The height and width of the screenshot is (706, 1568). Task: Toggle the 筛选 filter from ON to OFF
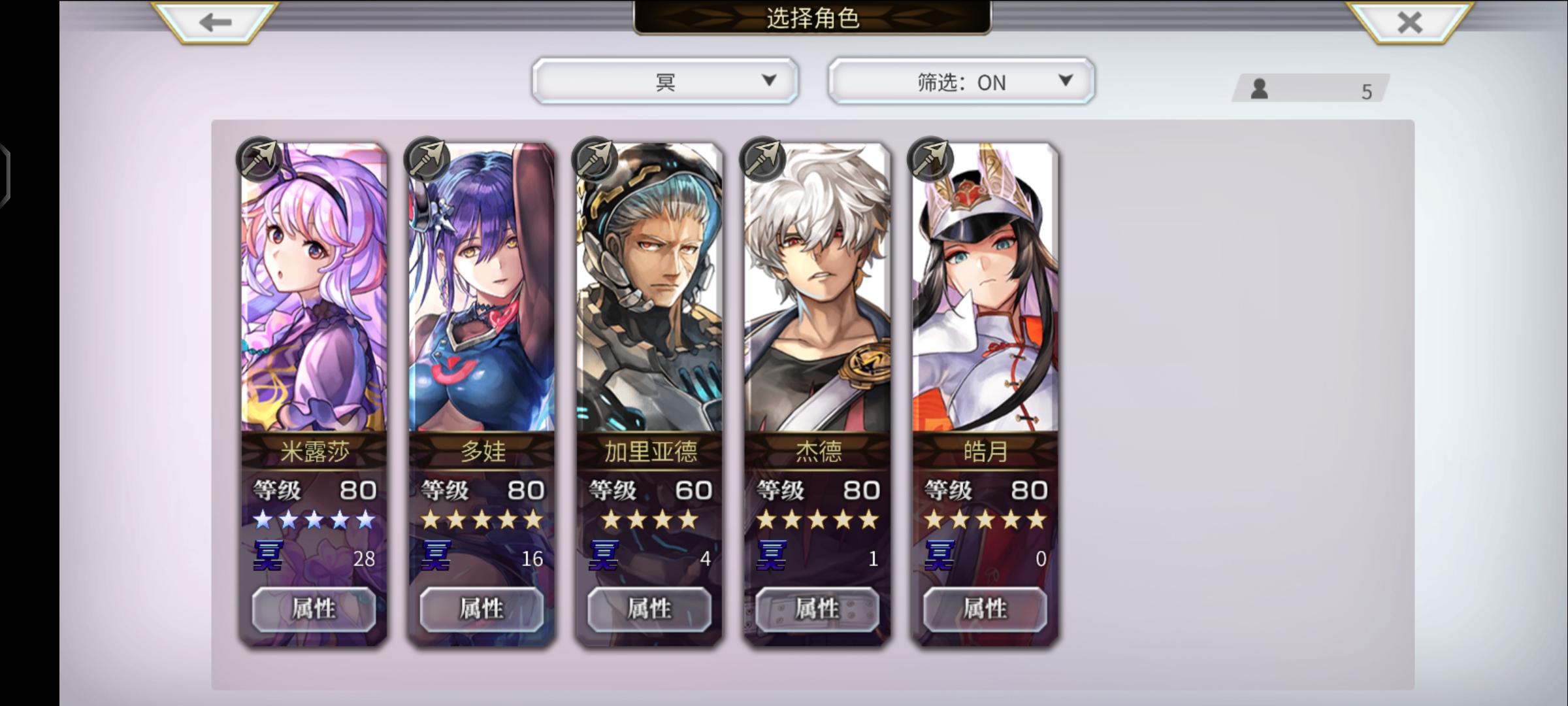959,82
